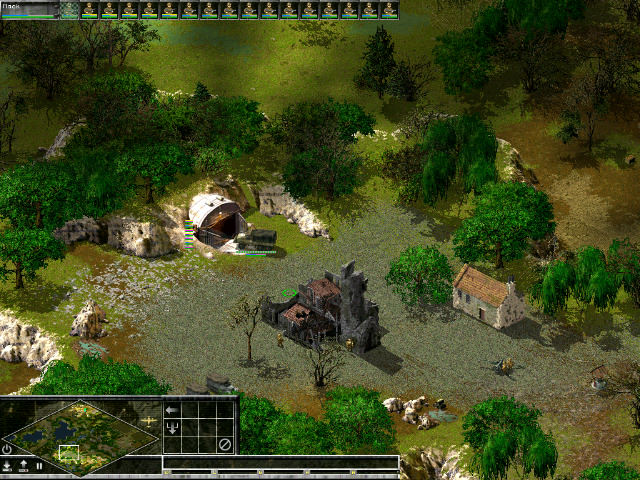Screen dimensions: 640x480
Task: Select the left-arrow command in the grid
Action: [x=172, y=409]
